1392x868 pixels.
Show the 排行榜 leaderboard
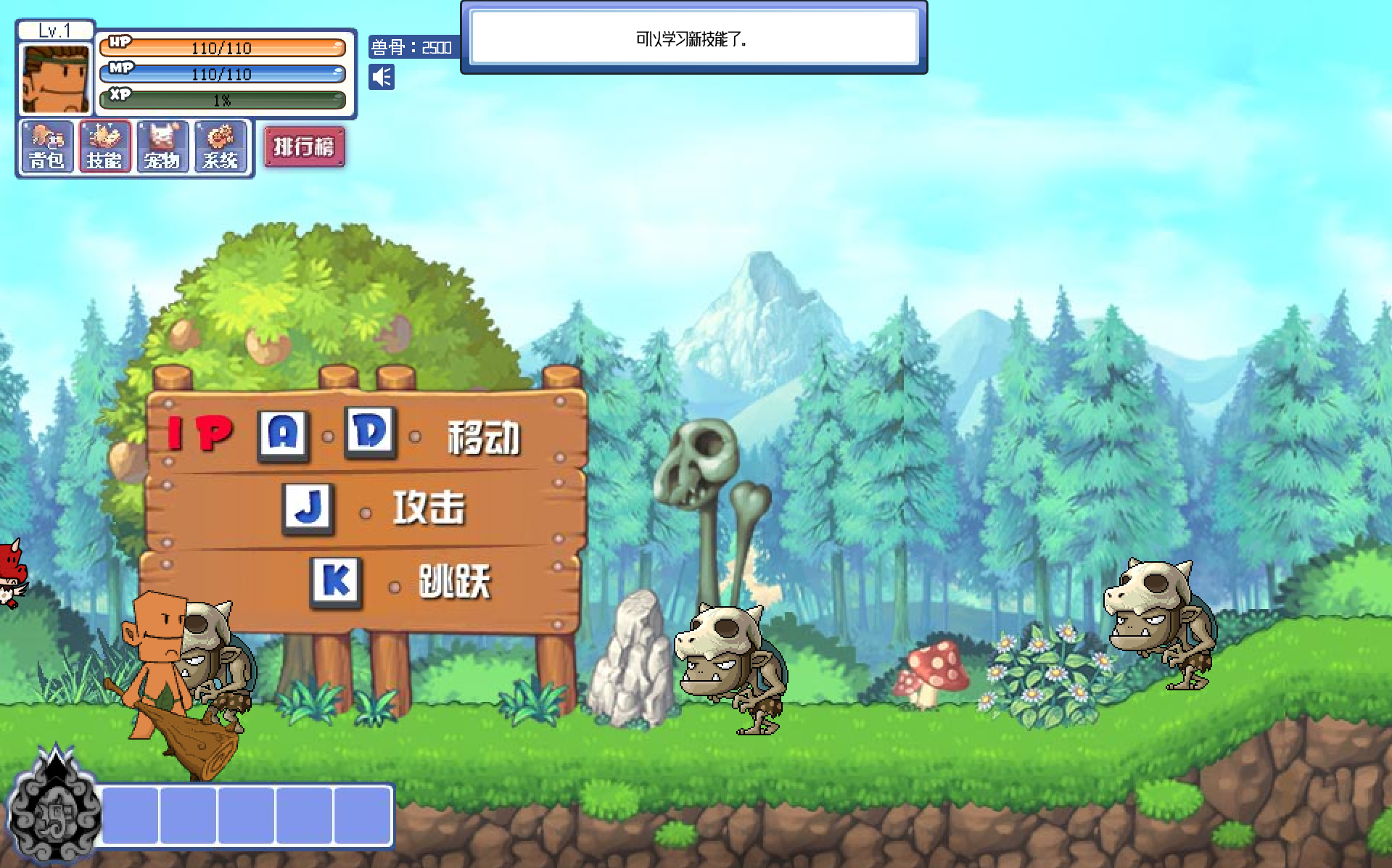[304, 146]
